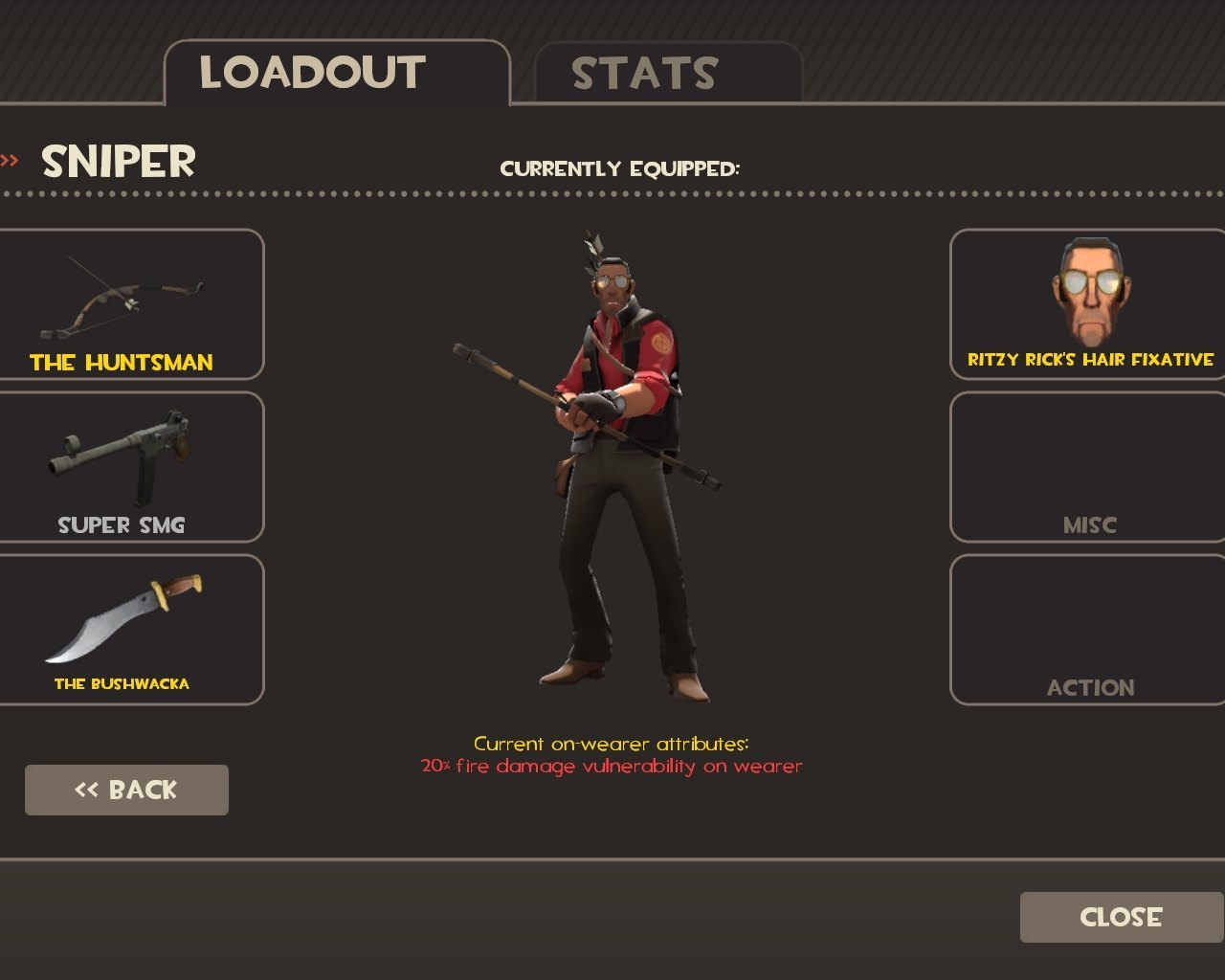Screen dimensions: 1225x980
Task: Select the Loadout tab
Action: (337, 73)
